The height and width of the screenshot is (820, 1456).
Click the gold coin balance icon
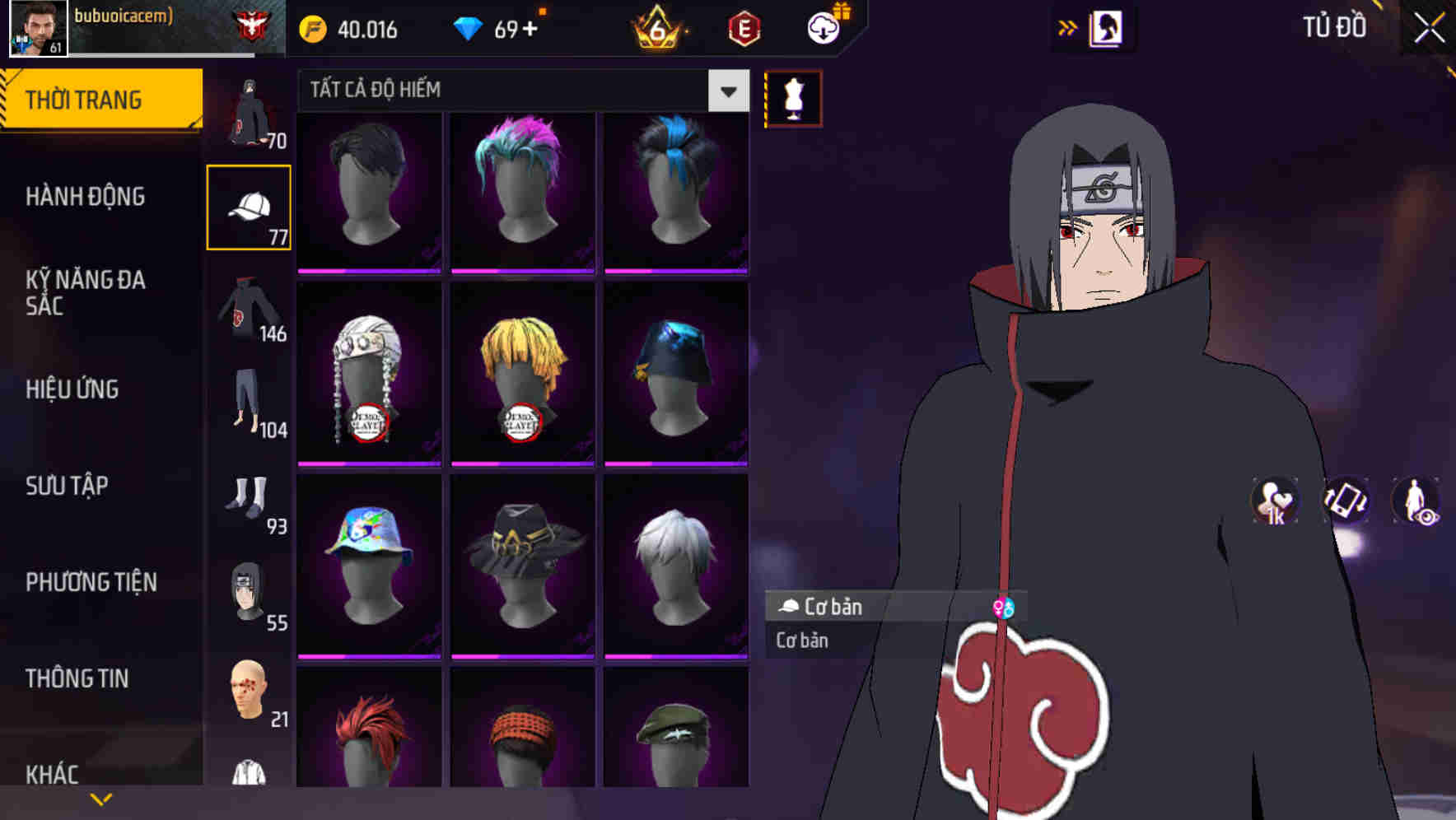click(x=314, y=28)
